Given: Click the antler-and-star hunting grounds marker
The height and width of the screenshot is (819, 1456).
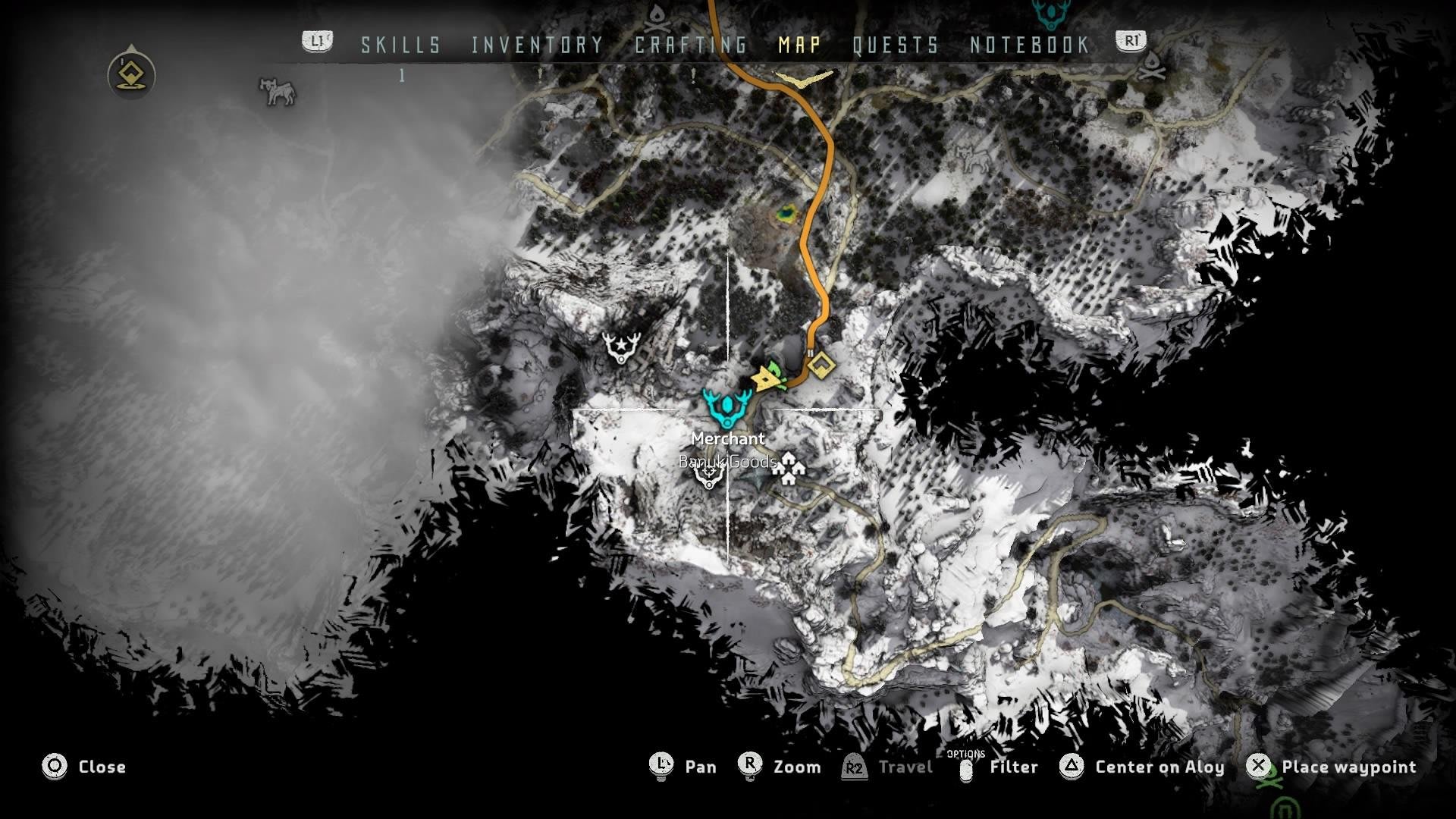Looking at the screenshot, I should [x=621, y=347].
